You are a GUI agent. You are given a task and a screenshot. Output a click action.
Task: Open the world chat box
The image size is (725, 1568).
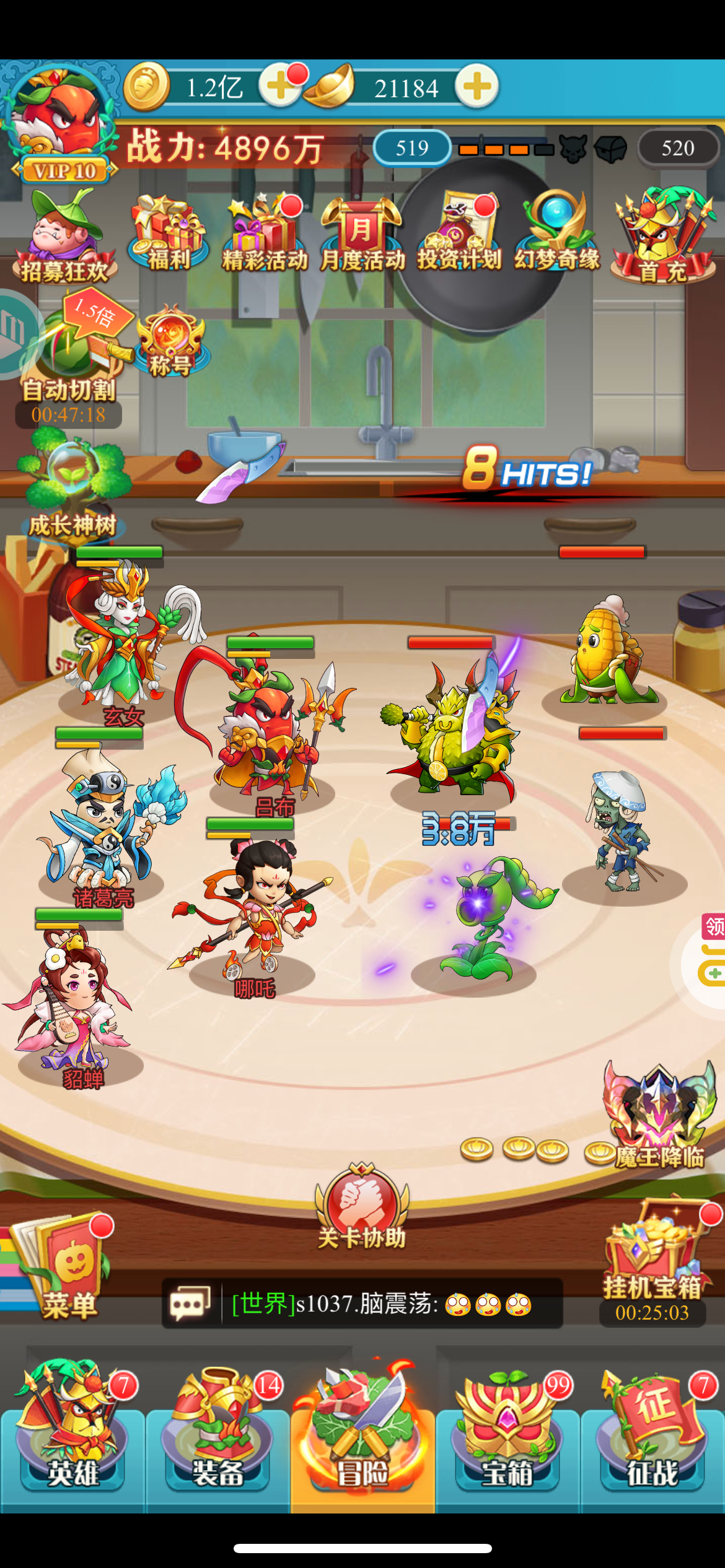tap(362, 1304)
